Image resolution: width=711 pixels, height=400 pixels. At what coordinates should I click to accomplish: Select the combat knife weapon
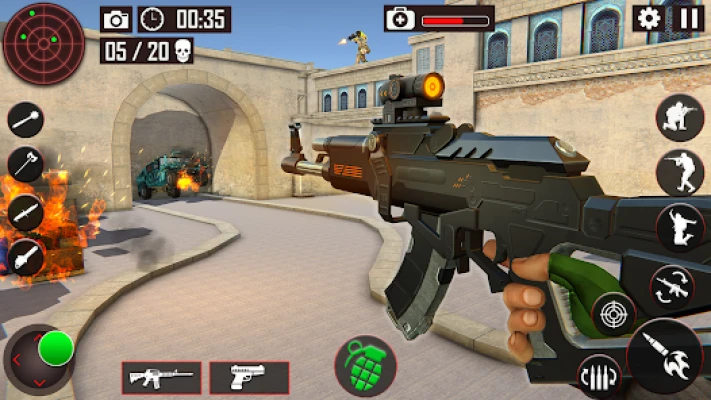point(25,211)
